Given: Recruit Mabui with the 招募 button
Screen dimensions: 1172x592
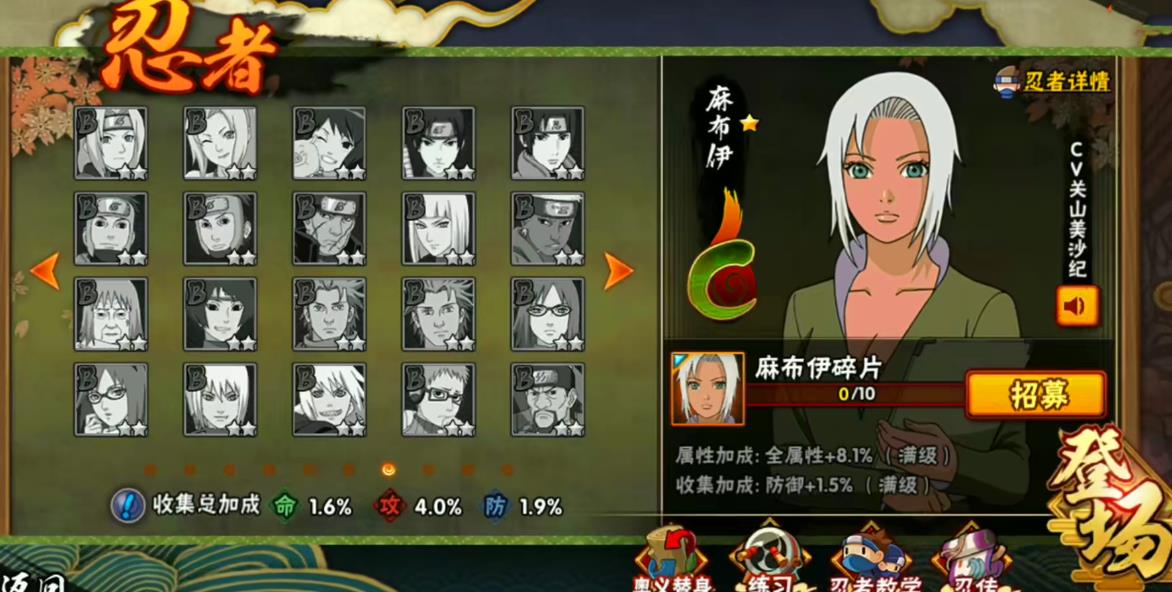Looking at the screenshot, I should (1035, 395).
